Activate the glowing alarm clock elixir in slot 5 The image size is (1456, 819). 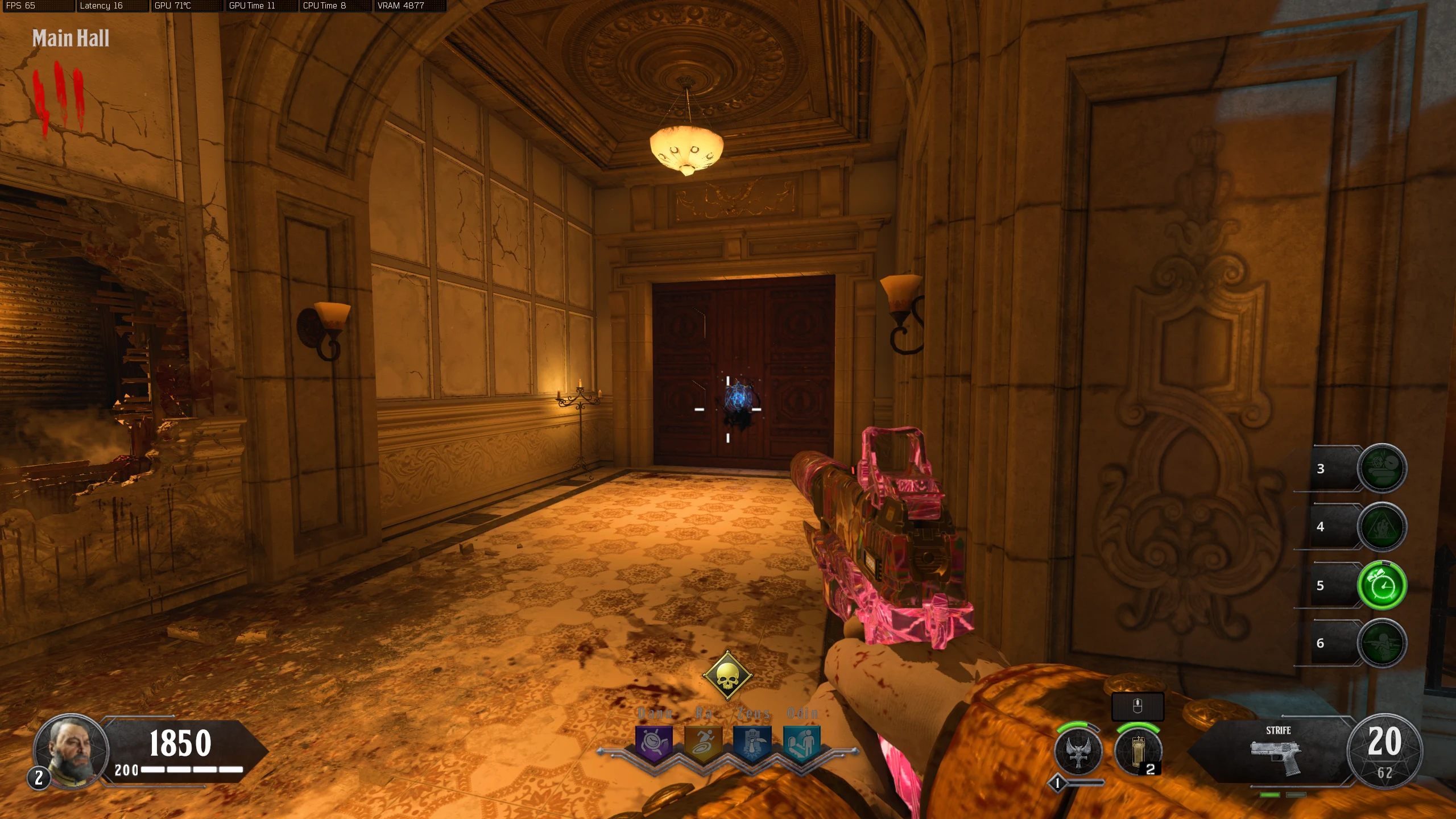[1381, 585]
